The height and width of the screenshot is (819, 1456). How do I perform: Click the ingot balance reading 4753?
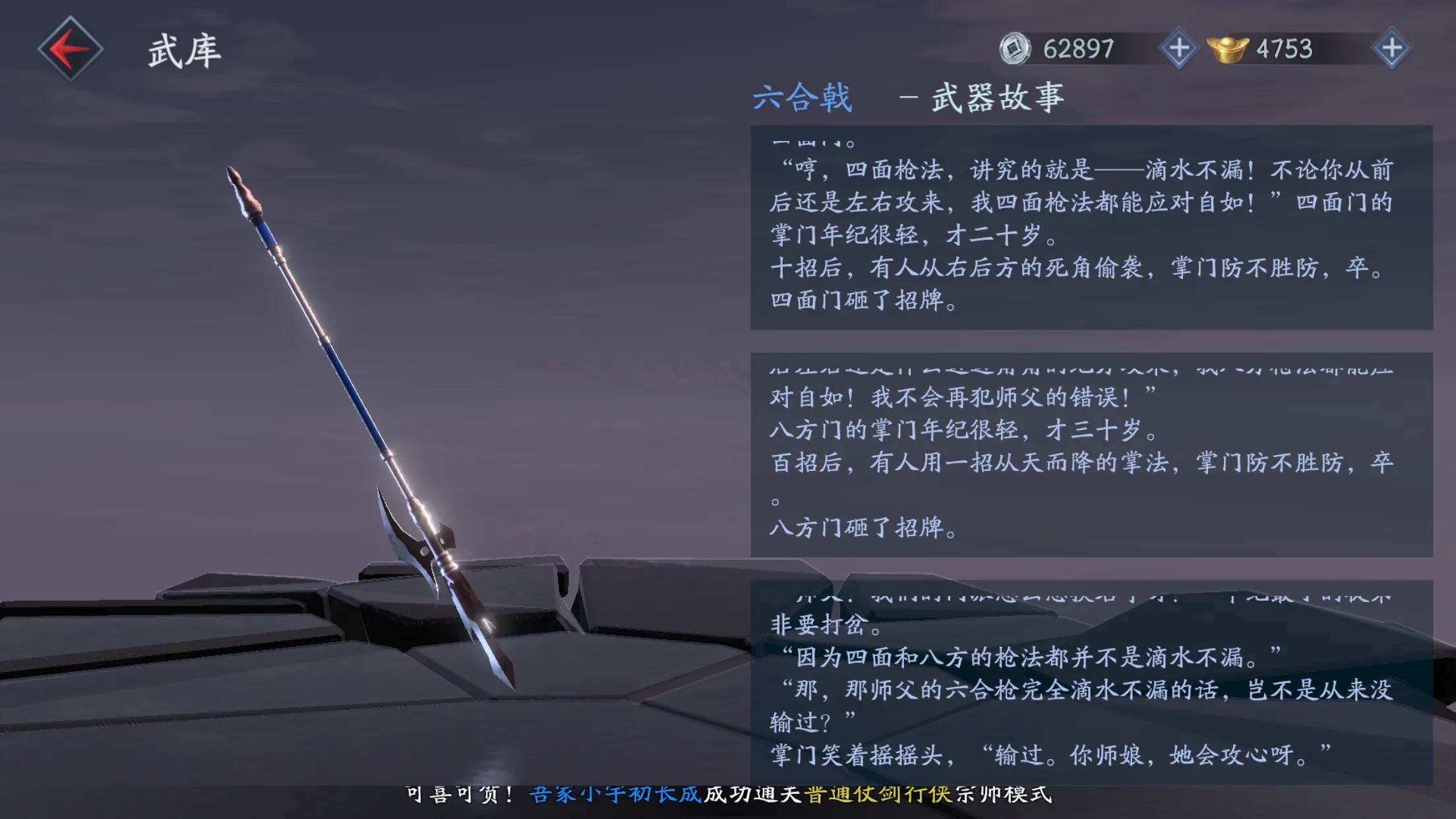1284,47
